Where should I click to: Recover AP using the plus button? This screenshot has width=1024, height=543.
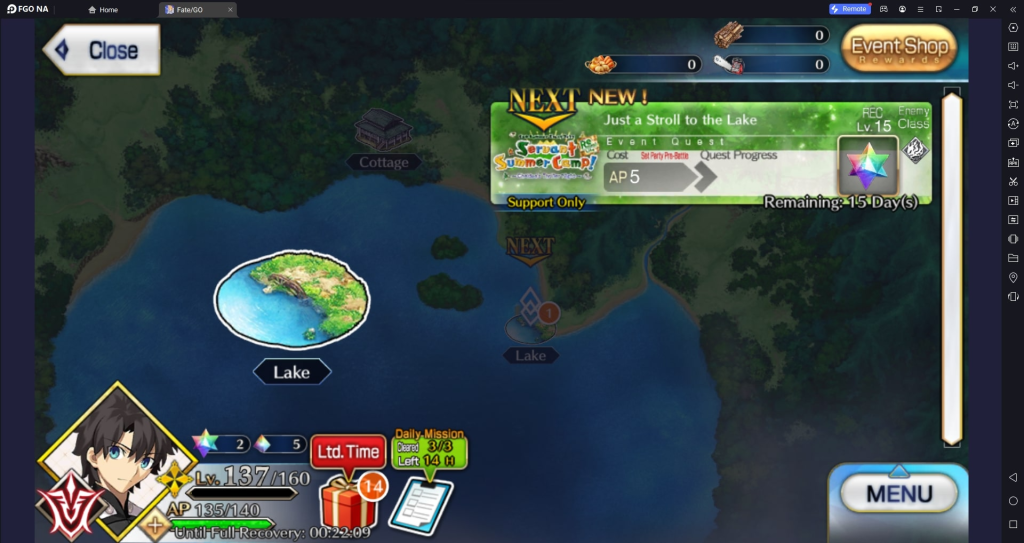point(155,523)
